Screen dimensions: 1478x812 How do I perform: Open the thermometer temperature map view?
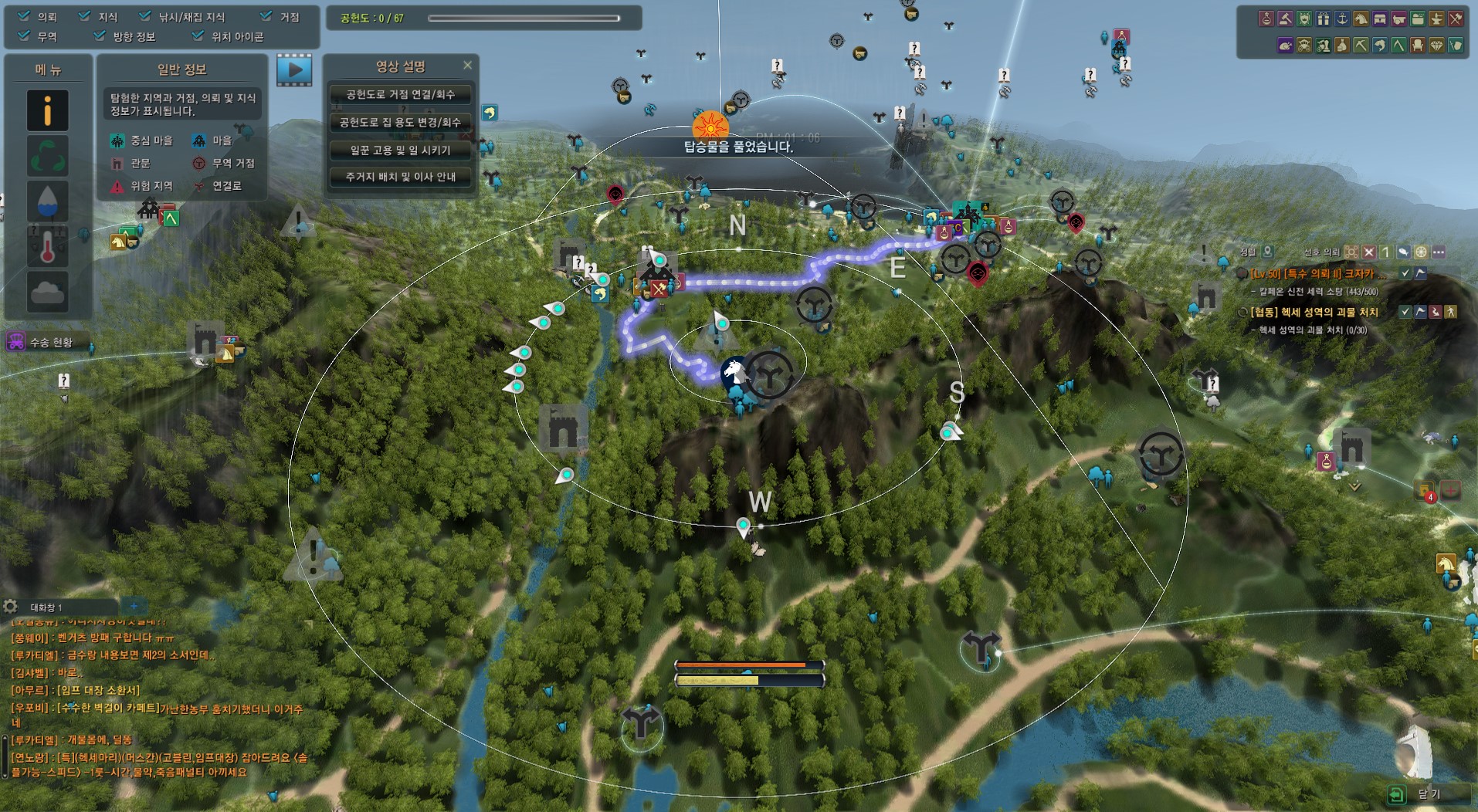tap(47, 247)
